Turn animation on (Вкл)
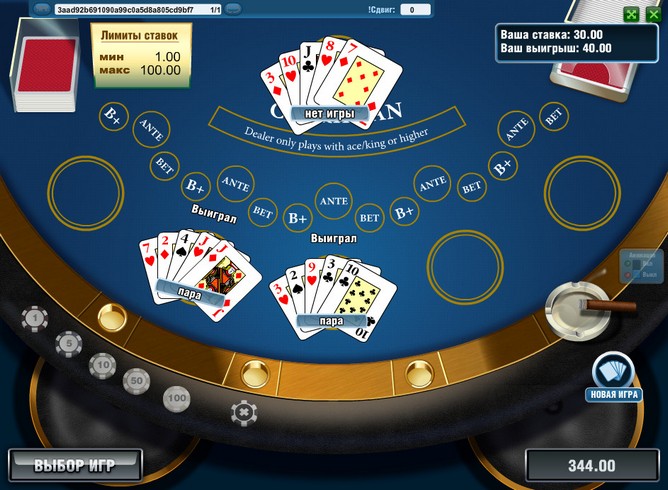This screenshot has width=668, height=490. pos(630,263)
